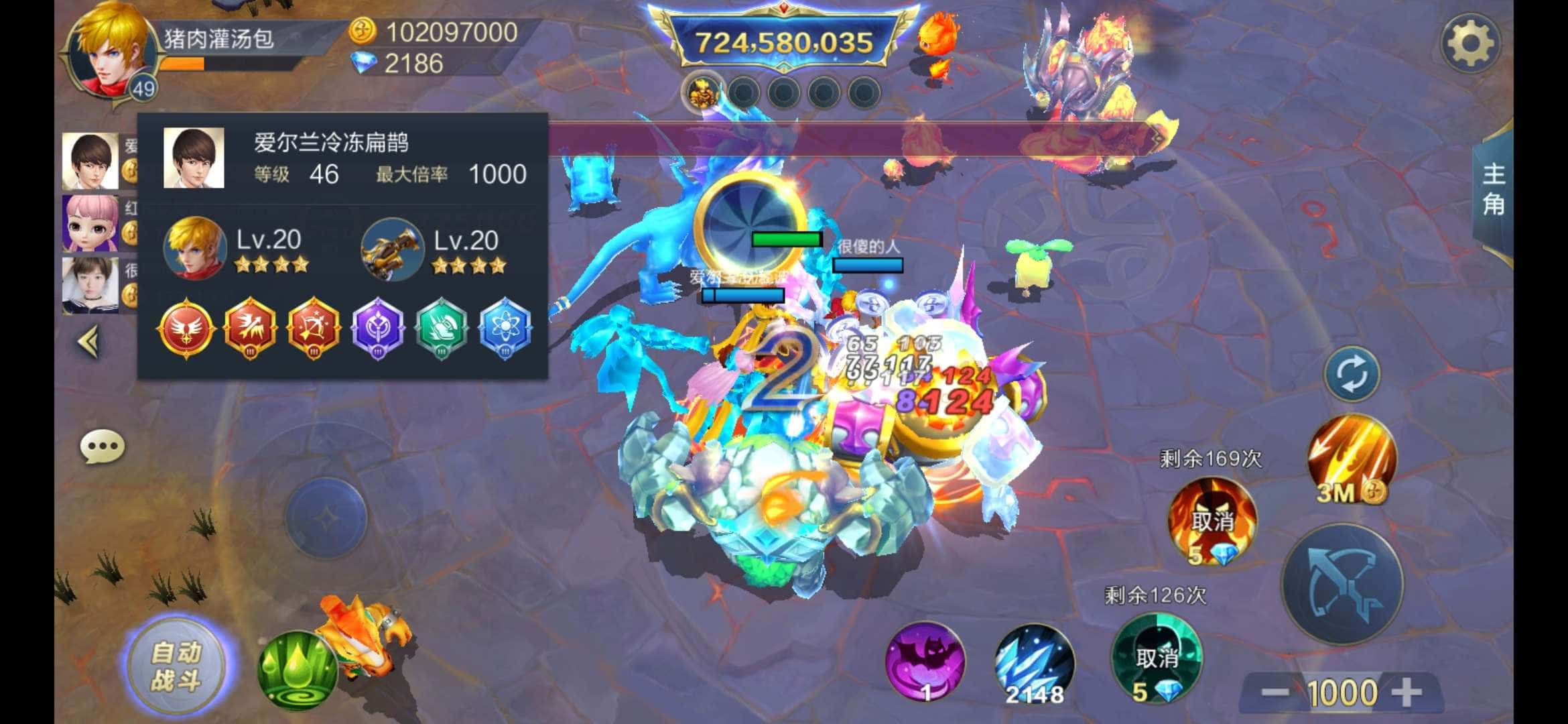This screenshot has width=1568, height=724.
Task: Collapse the player list with the arrow
Action: click(x=89, y=343)
